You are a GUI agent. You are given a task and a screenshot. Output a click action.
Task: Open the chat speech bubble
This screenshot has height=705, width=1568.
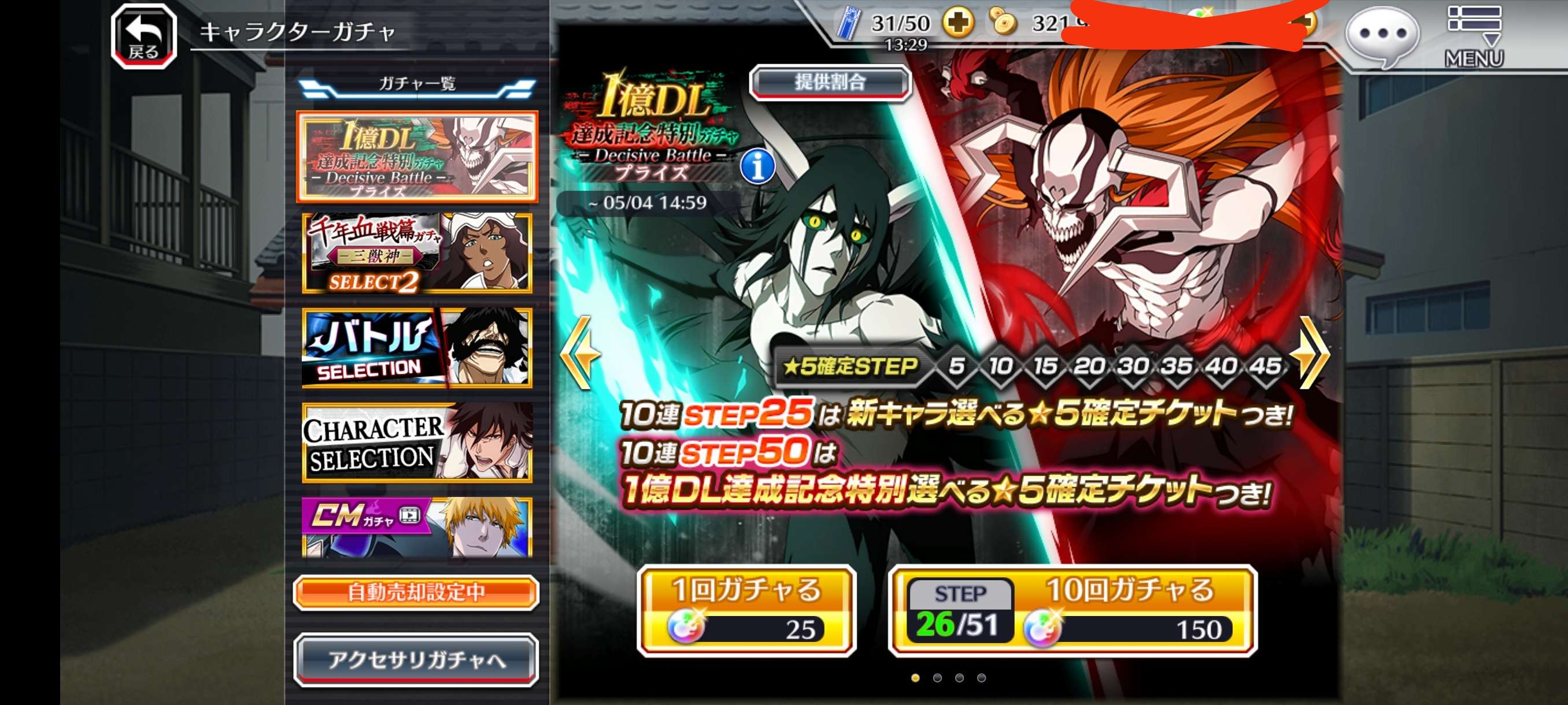pos(1382,35)
